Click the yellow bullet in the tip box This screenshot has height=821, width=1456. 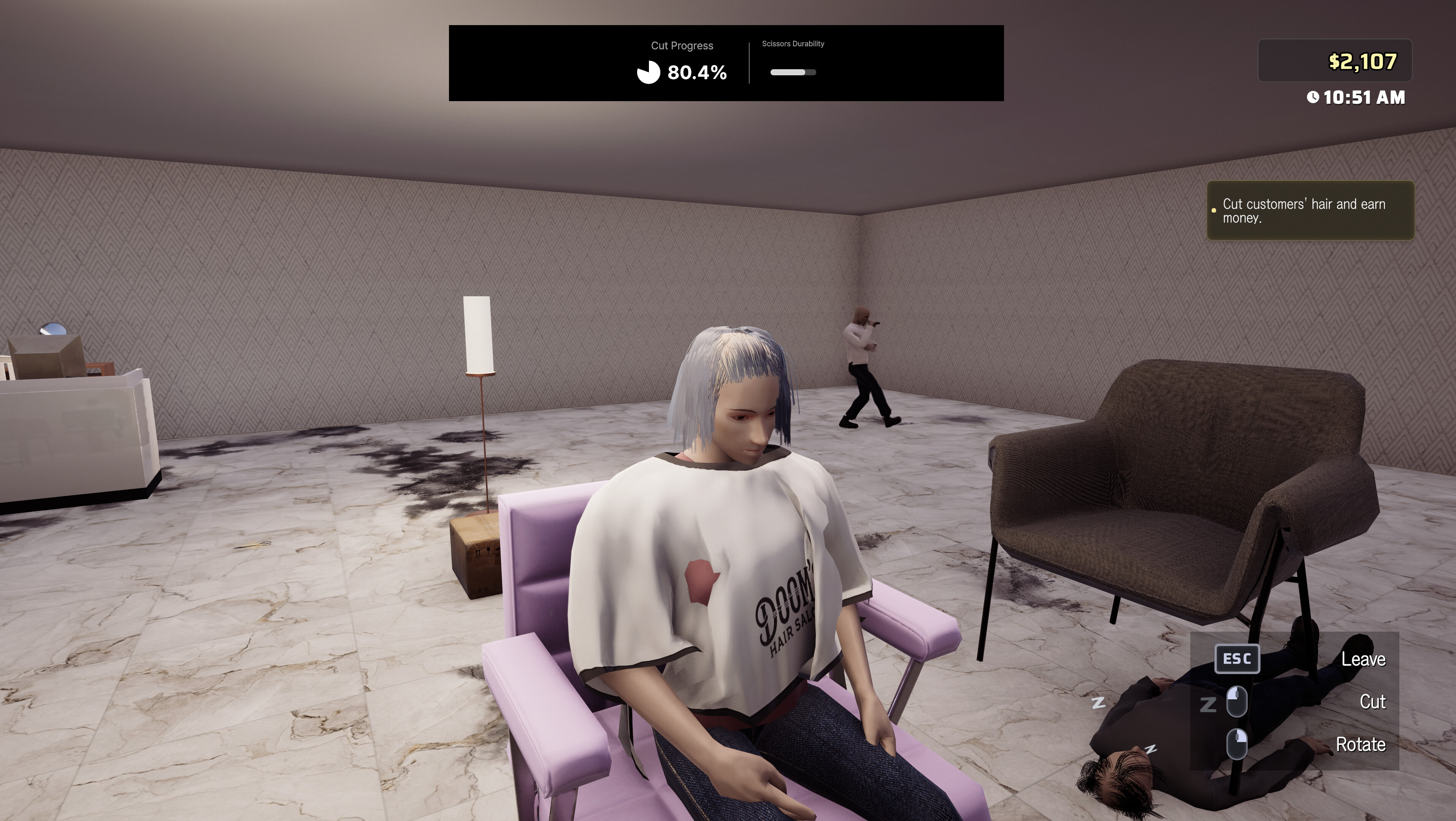point(1214,210)
